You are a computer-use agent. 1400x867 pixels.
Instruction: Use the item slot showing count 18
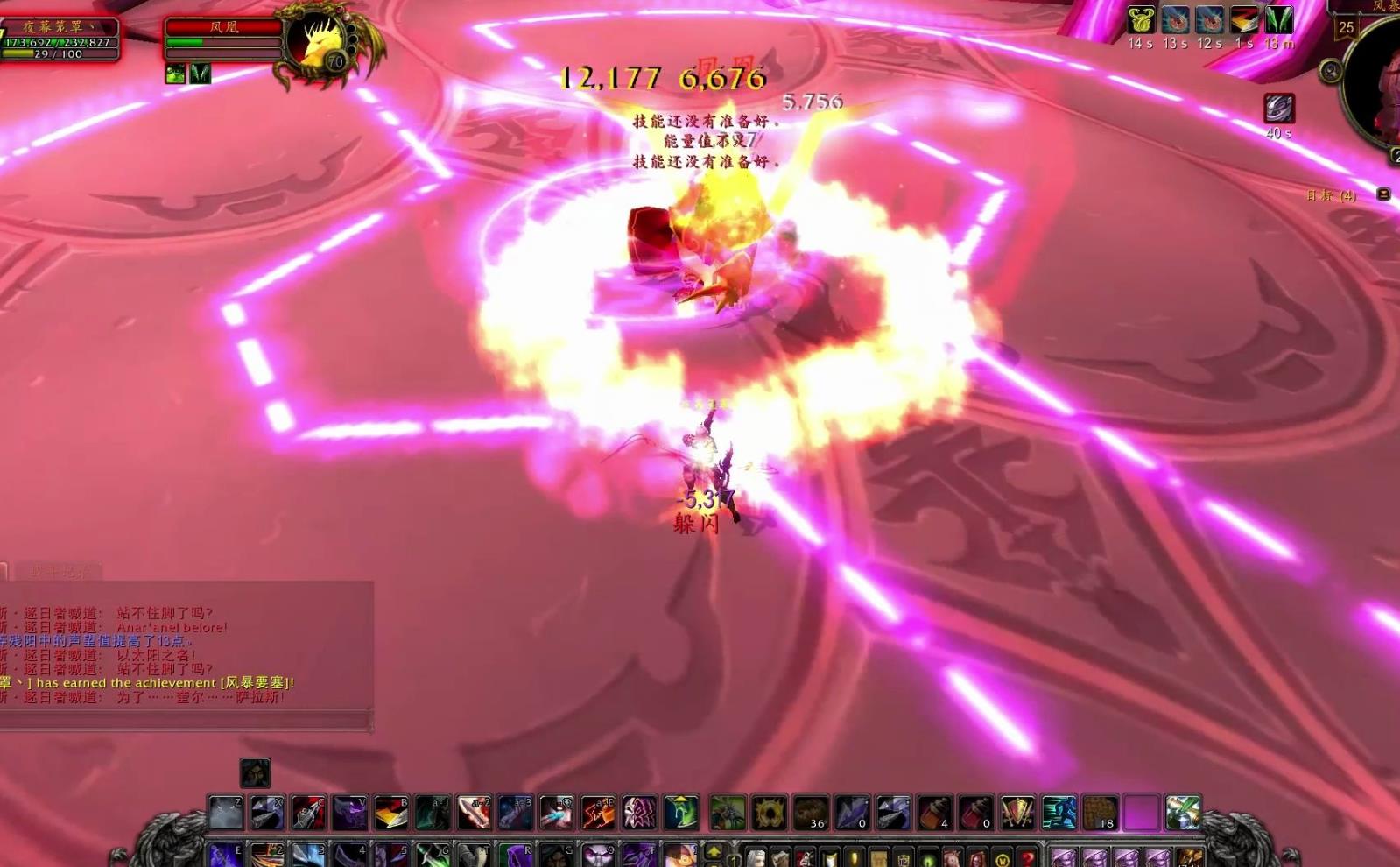coord(1100,813)
